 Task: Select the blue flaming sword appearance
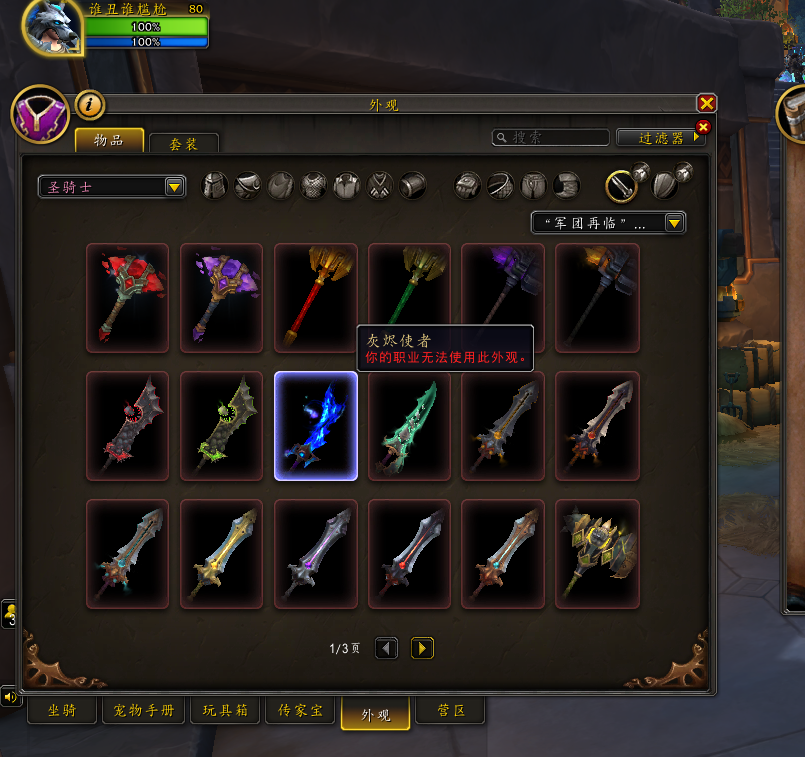[316, 426]
